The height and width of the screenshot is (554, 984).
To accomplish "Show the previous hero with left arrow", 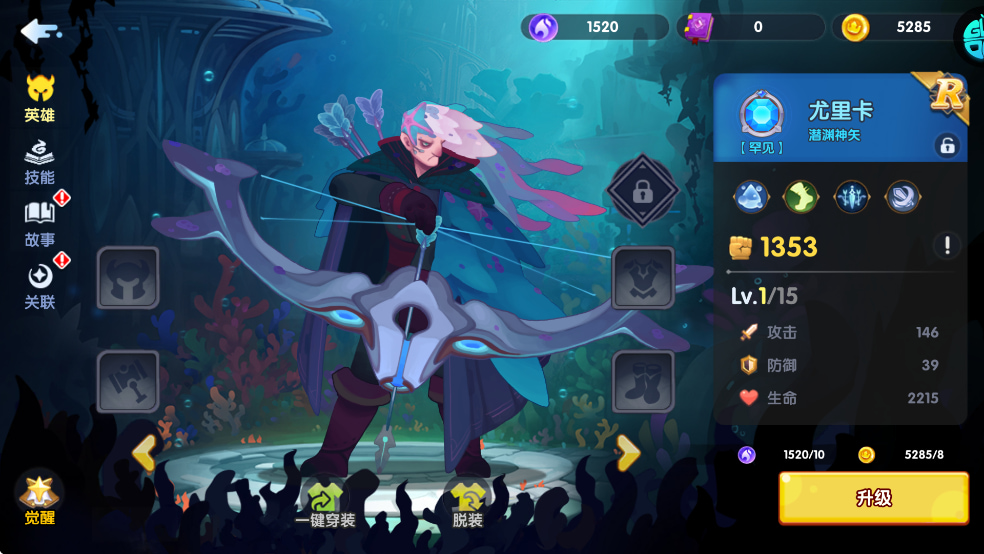I will [144, 453].
